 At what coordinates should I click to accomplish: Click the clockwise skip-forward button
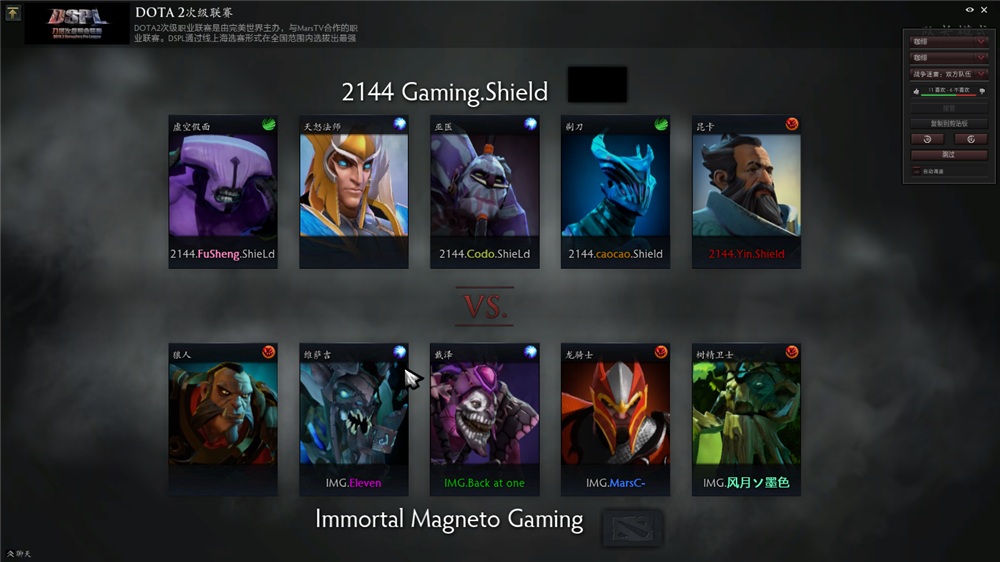(x=971, y=139)
